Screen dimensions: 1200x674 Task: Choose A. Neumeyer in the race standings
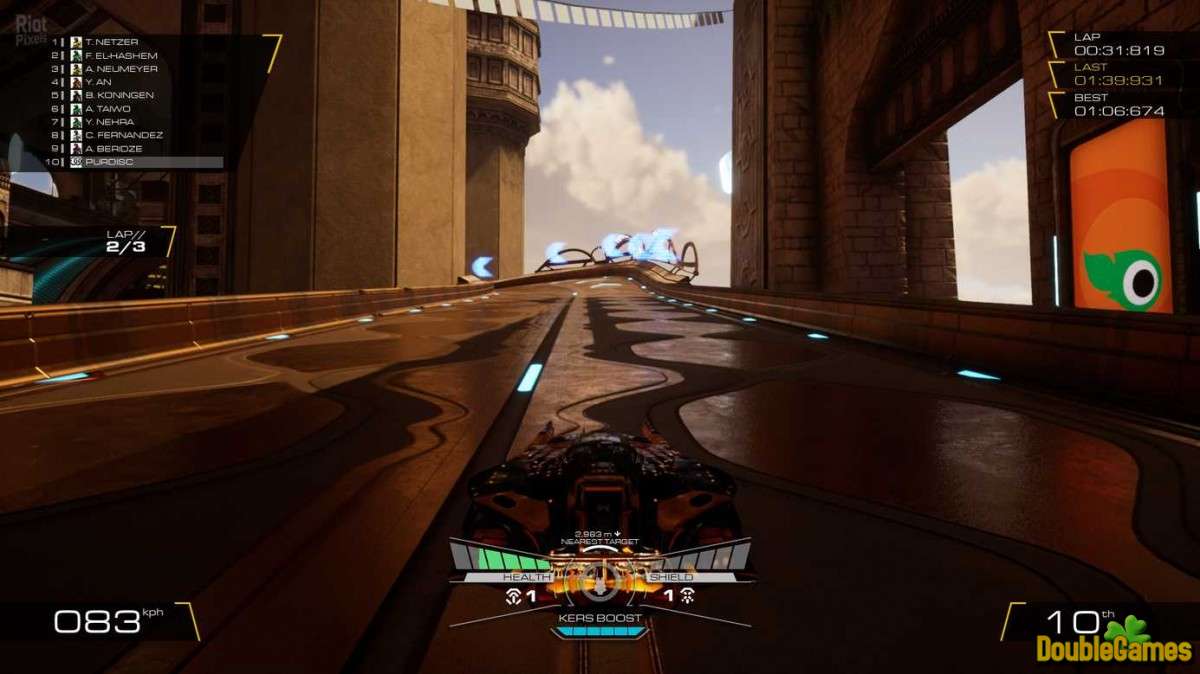coord(121,68)
